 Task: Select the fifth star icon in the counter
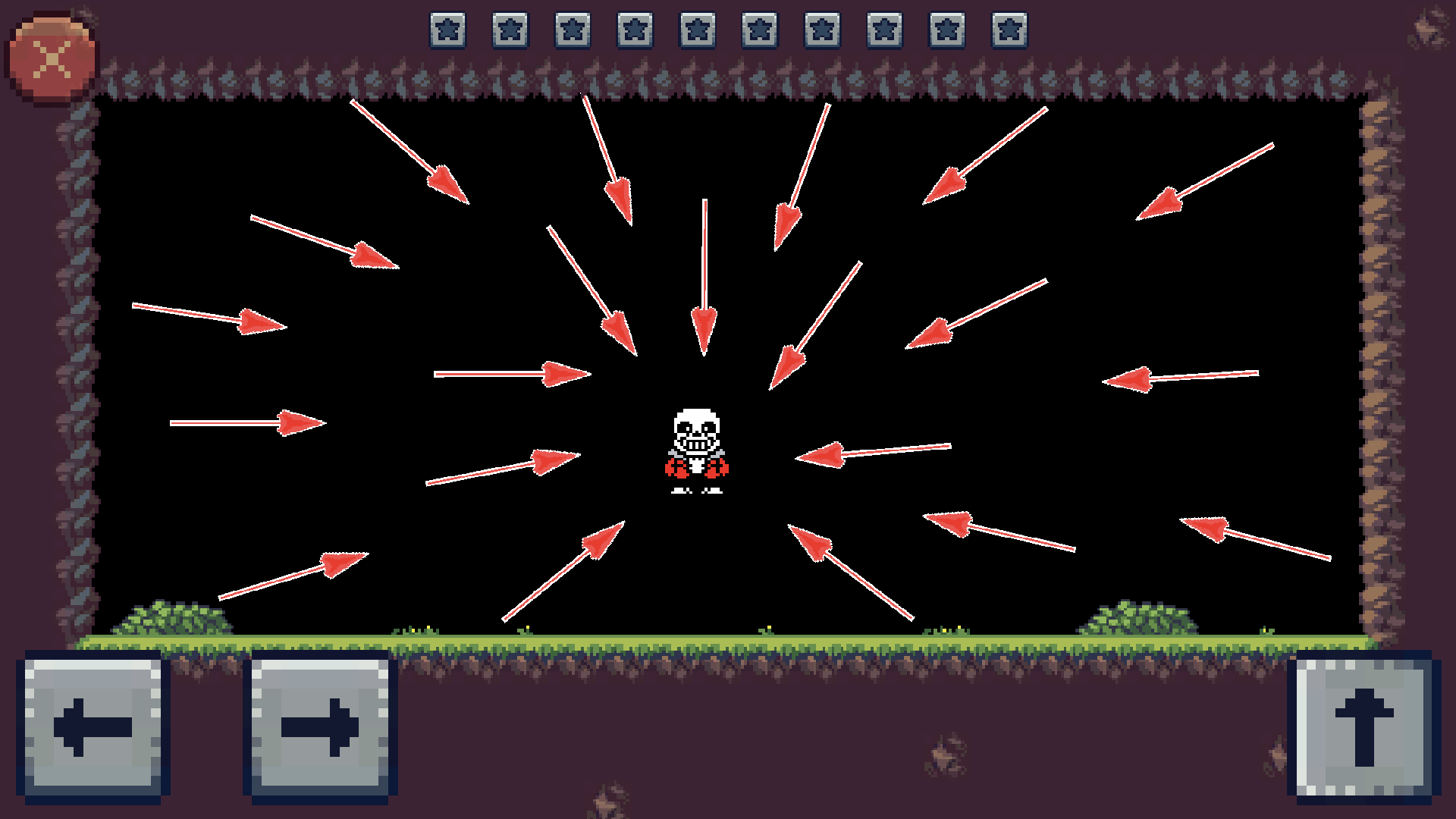point(697,30)
